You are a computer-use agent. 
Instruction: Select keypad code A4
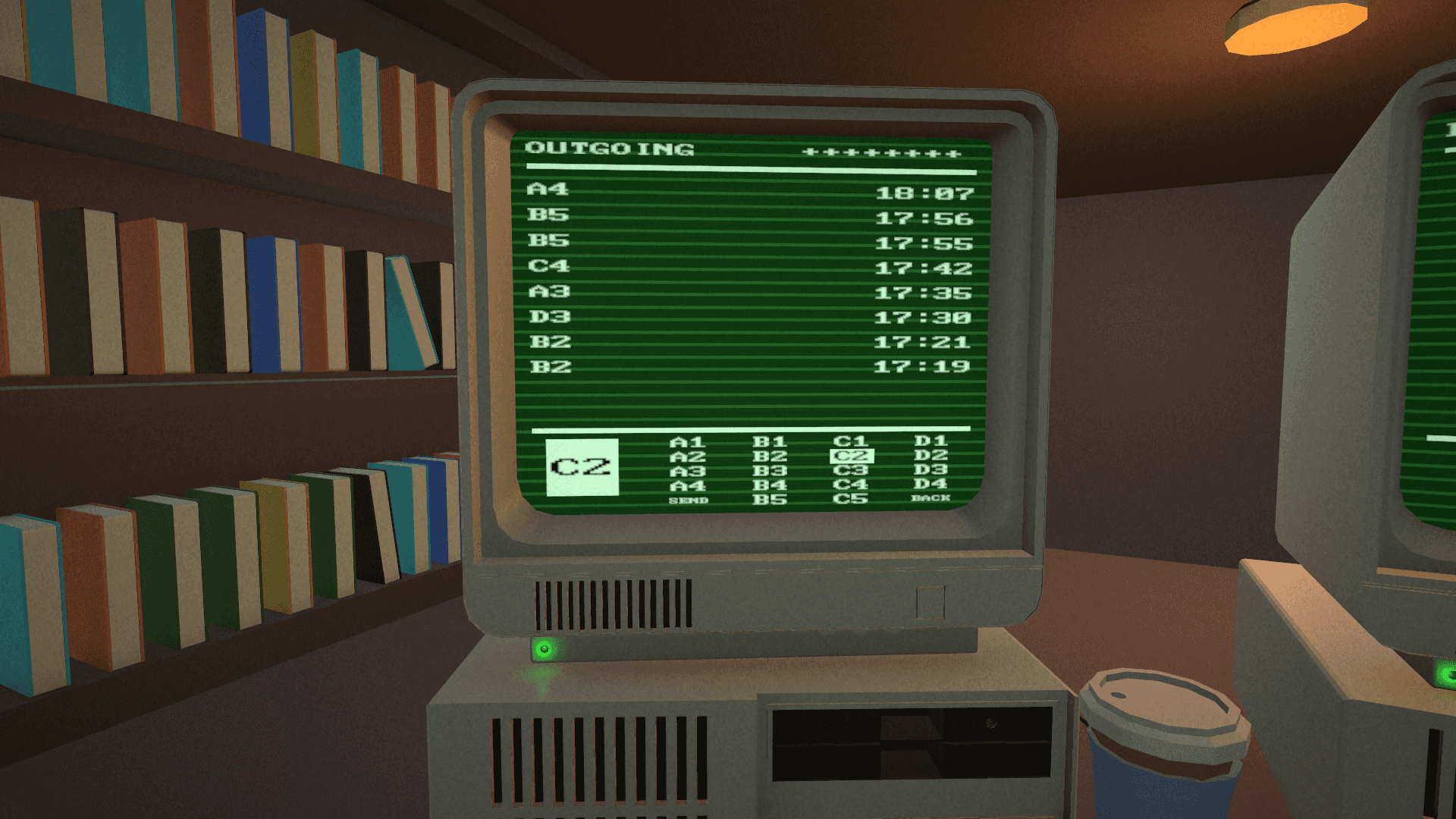pos(686,485)
